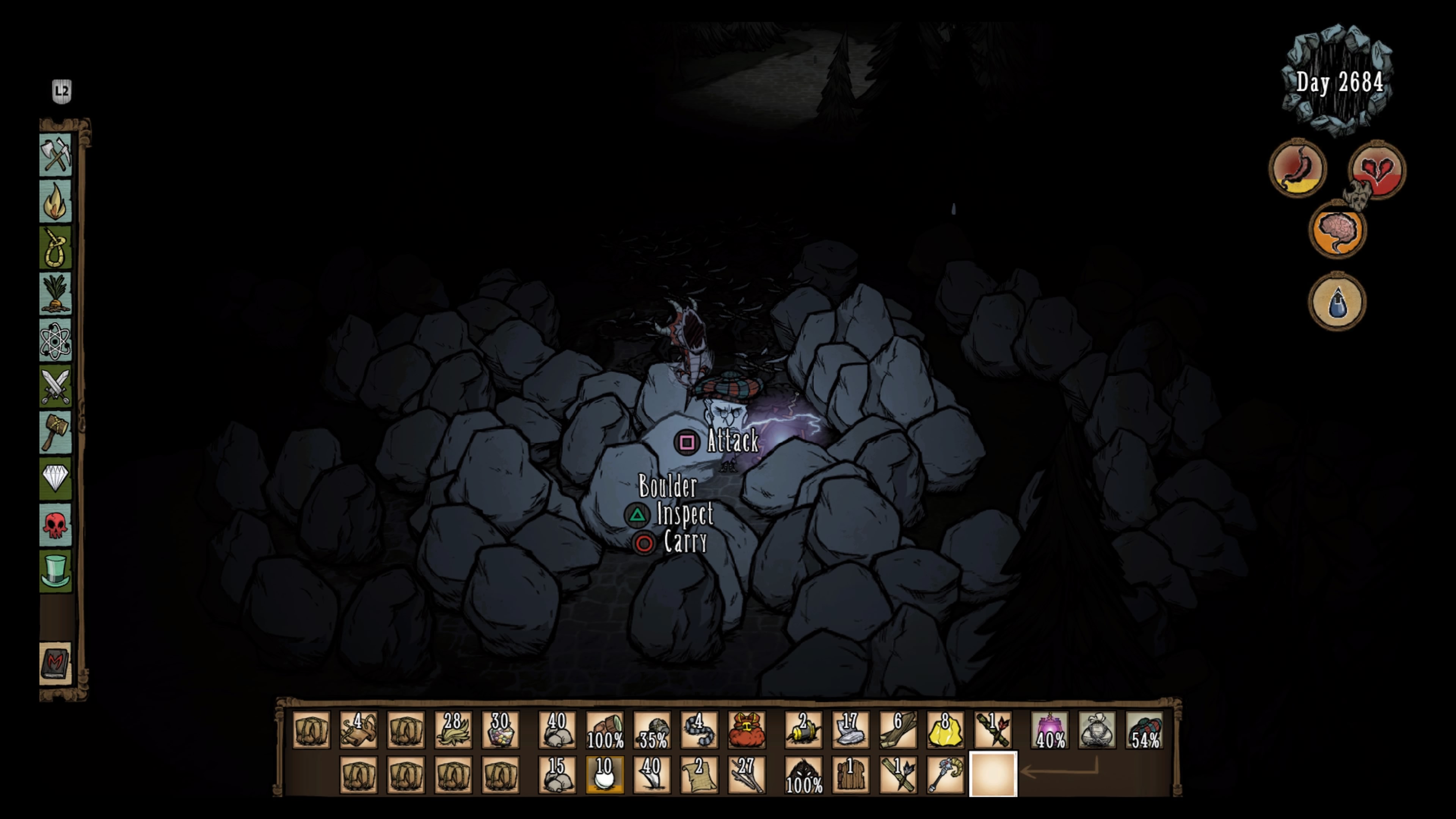Viewport: 1456px width, 819px height.
Task: Choose the twigs stack of 27
Action: click(746, 775)
